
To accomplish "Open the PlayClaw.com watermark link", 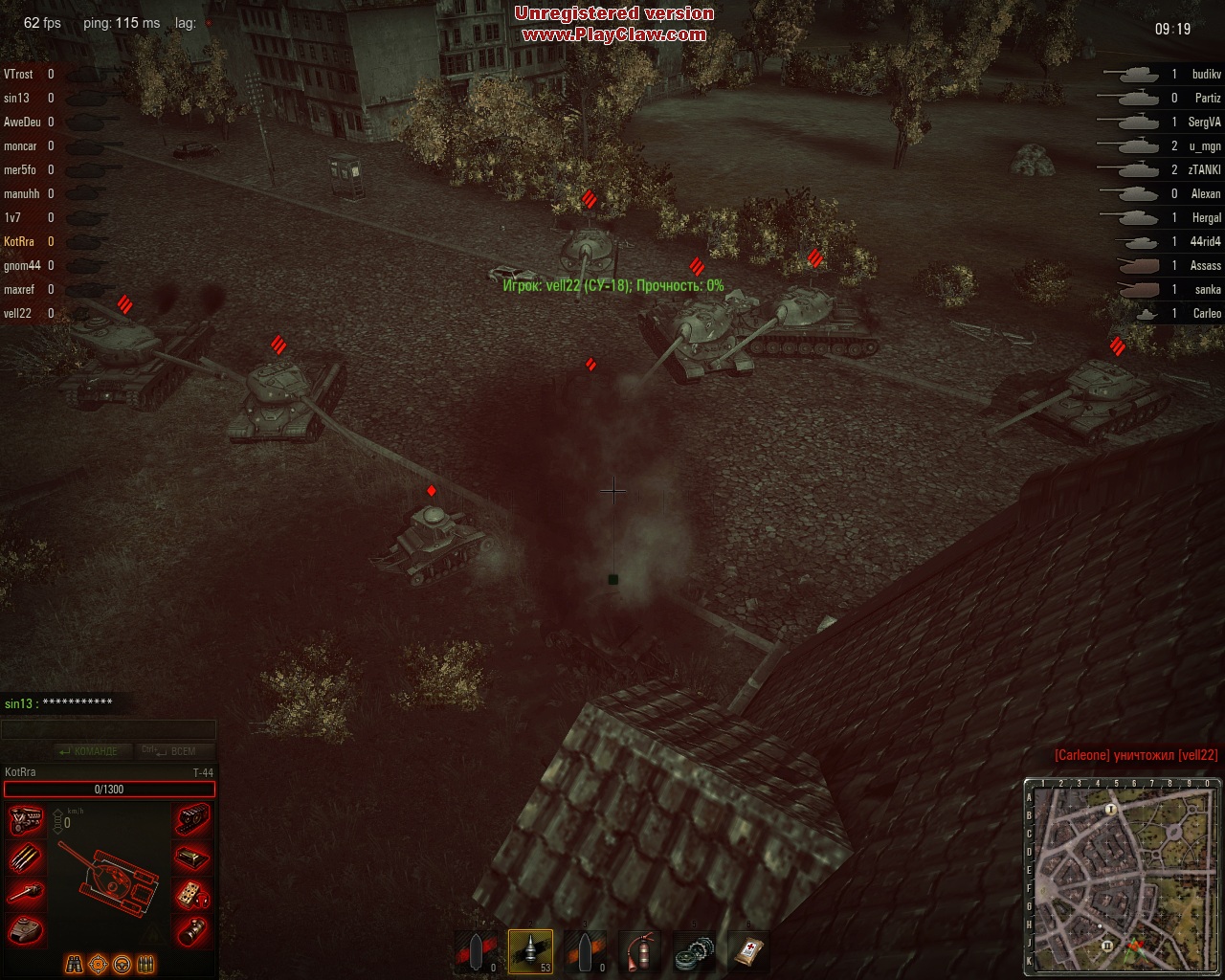I will [x=613, y=34].
